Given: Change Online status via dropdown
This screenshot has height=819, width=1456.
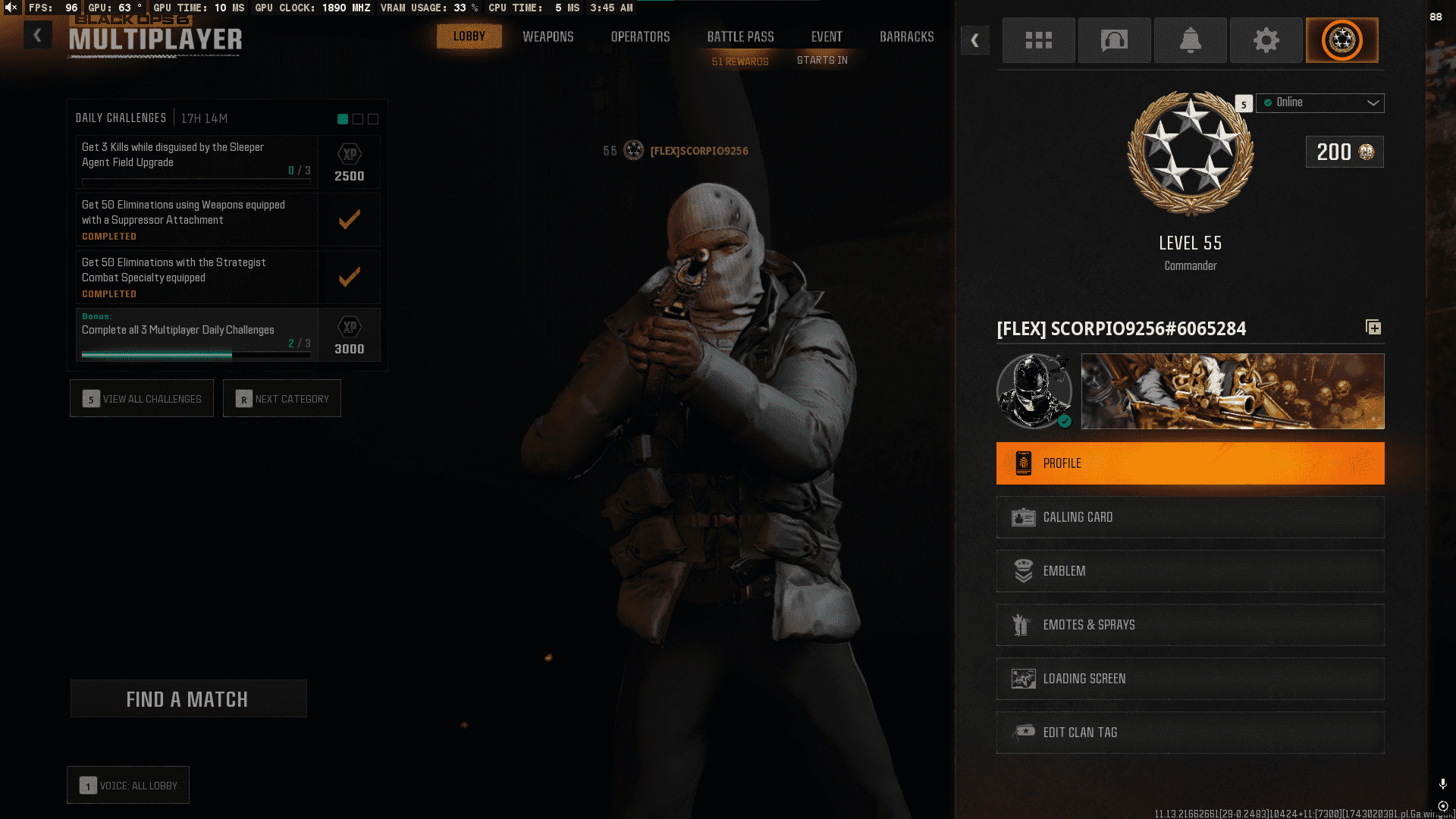Looking at the screenshot, I should point(1319,103).
